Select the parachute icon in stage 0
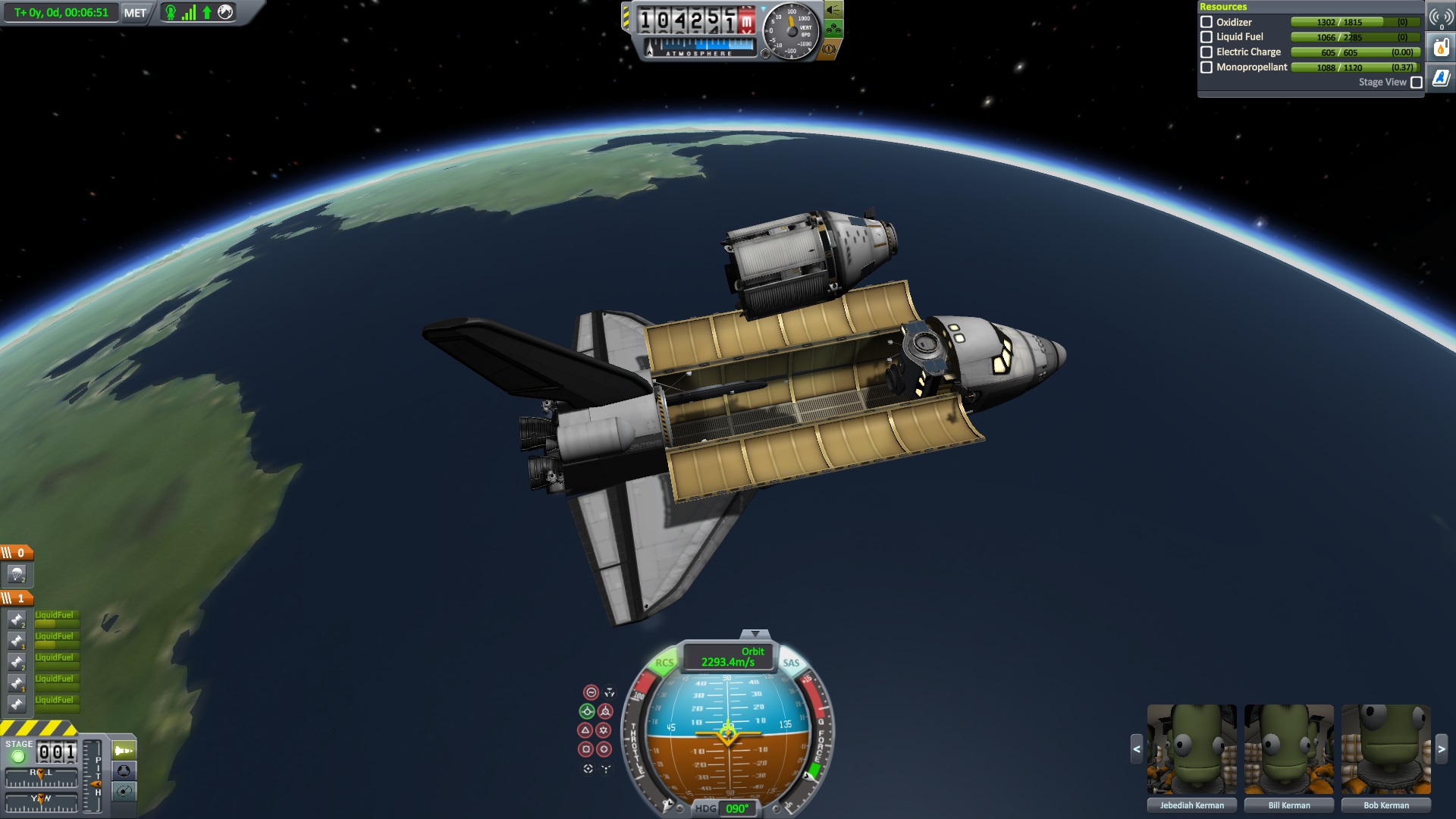The width and height of the screenshot is (1456, 819). tap(17, 574)
